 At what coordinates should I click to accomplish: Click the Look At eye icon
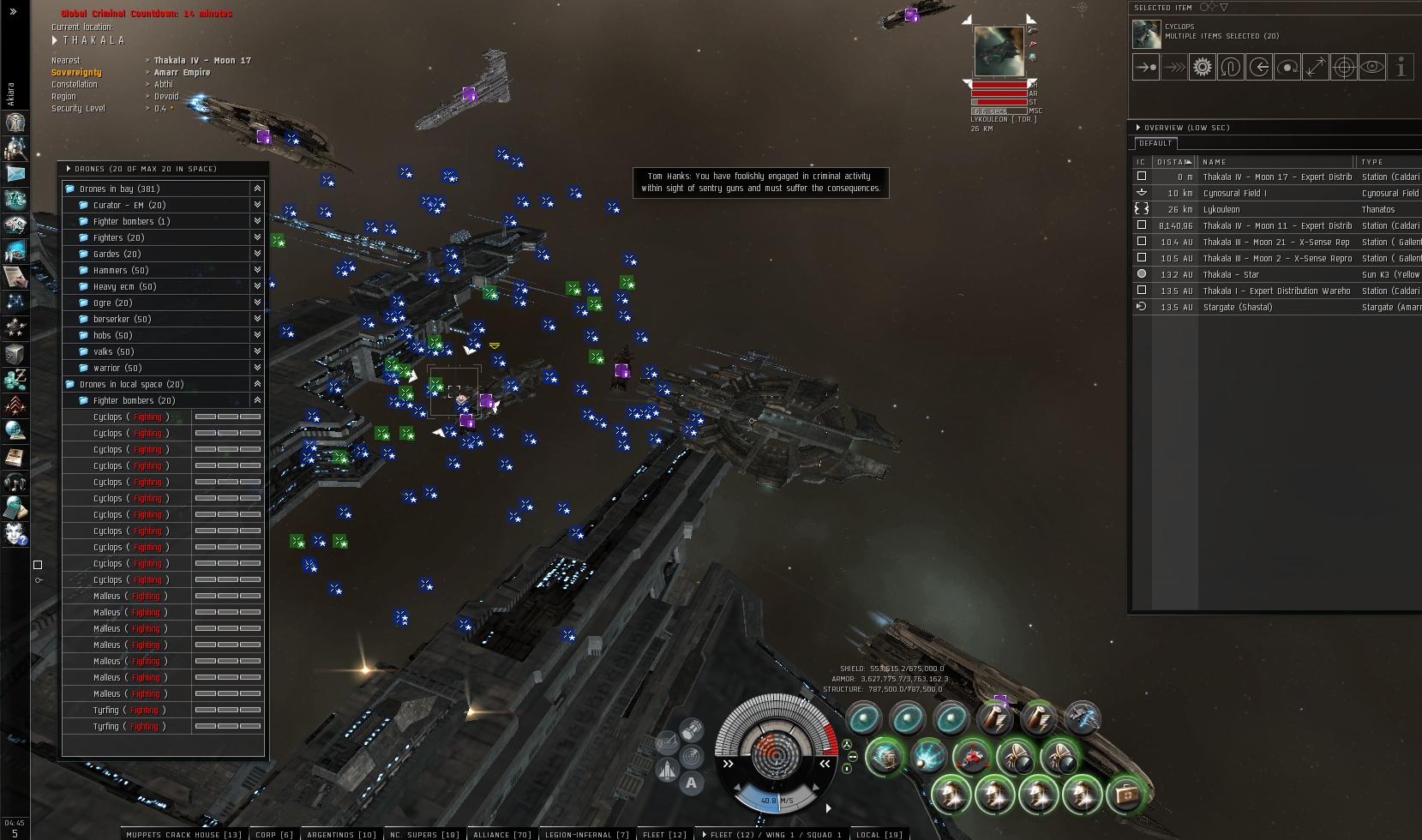1371,67
